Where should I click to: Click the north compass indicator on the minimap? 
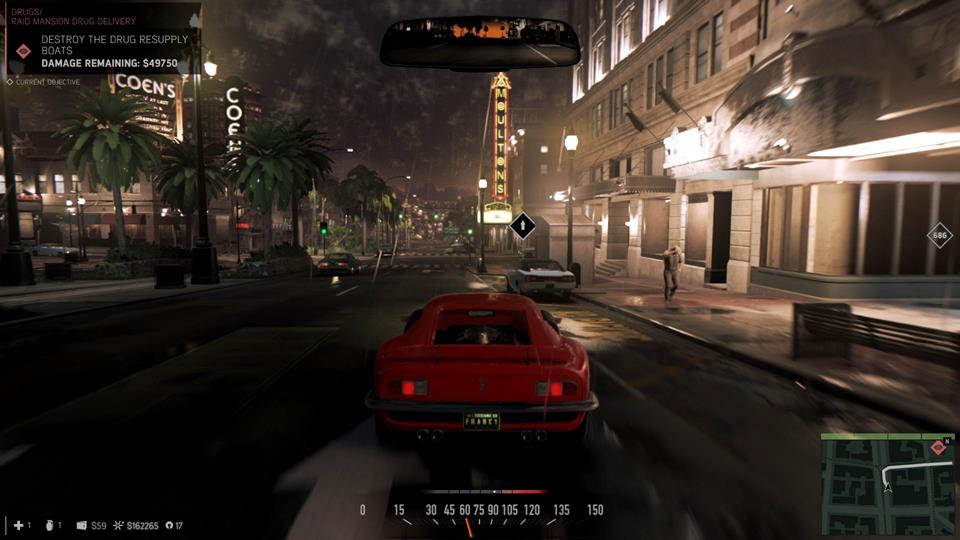tap(948, 441)
